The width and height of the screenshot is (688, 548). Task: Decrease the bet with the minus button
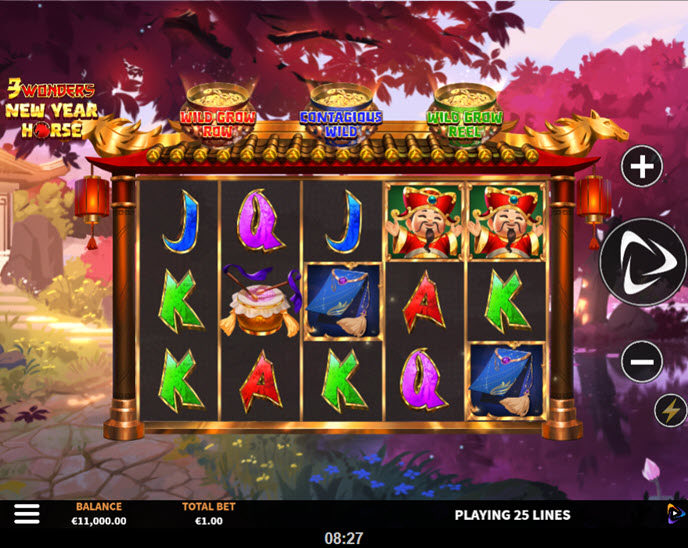pos(642,361)
